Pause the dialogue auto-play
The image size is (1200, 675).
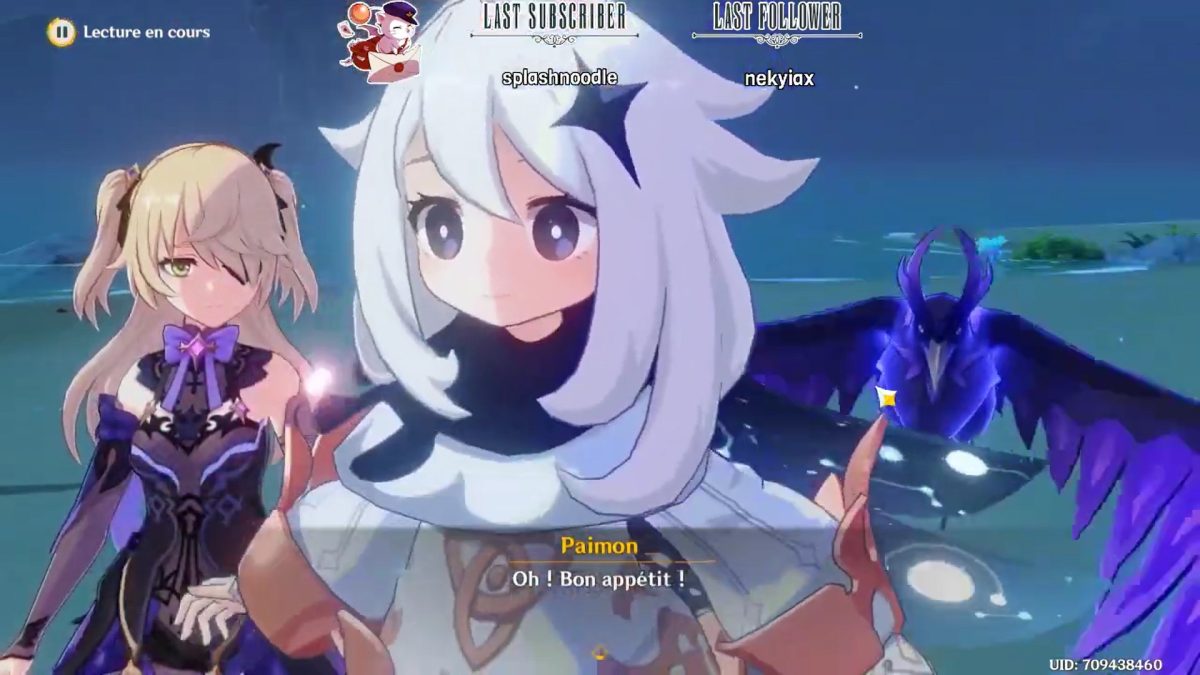point(61,32)
